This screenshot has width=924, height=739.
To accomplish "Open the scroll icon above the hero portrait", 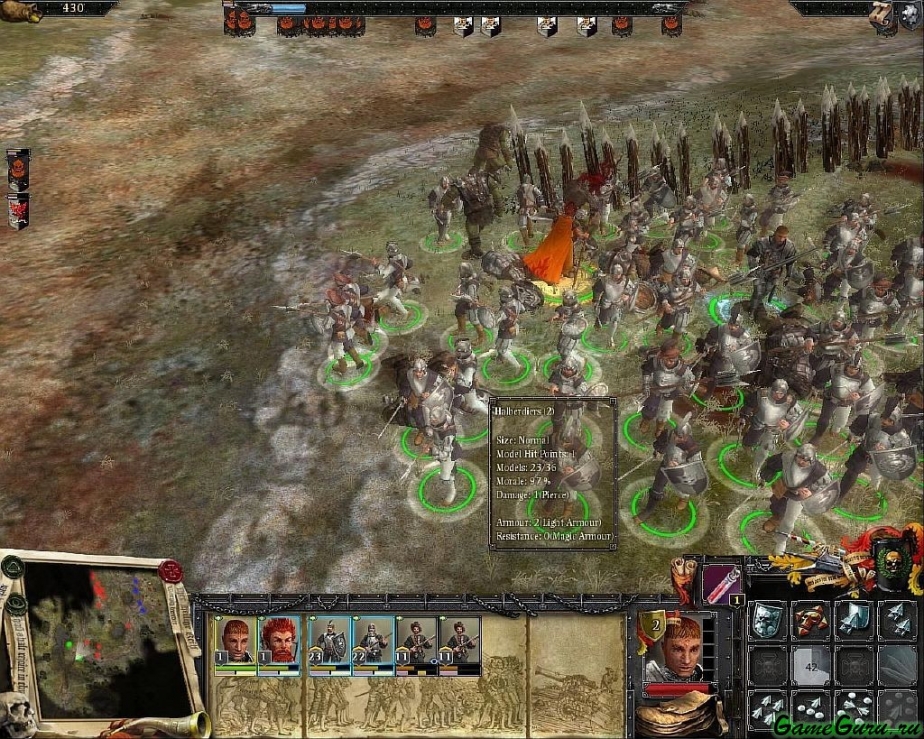I will 685,574.
